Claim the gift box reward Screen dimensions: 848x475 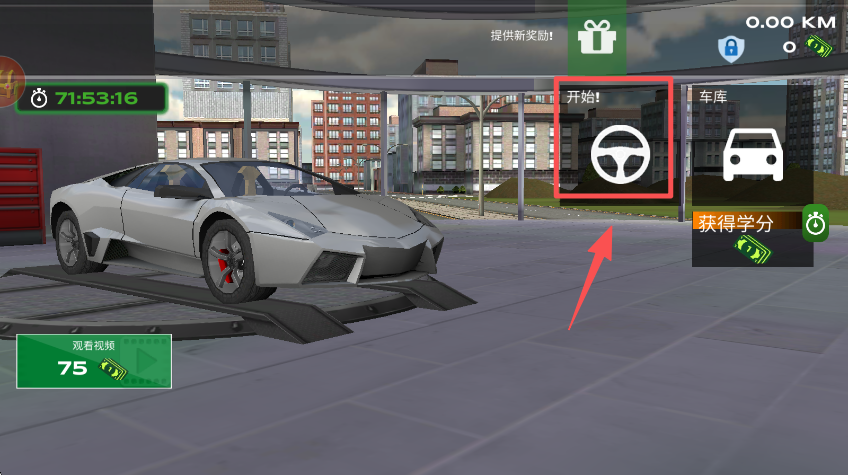597,37
